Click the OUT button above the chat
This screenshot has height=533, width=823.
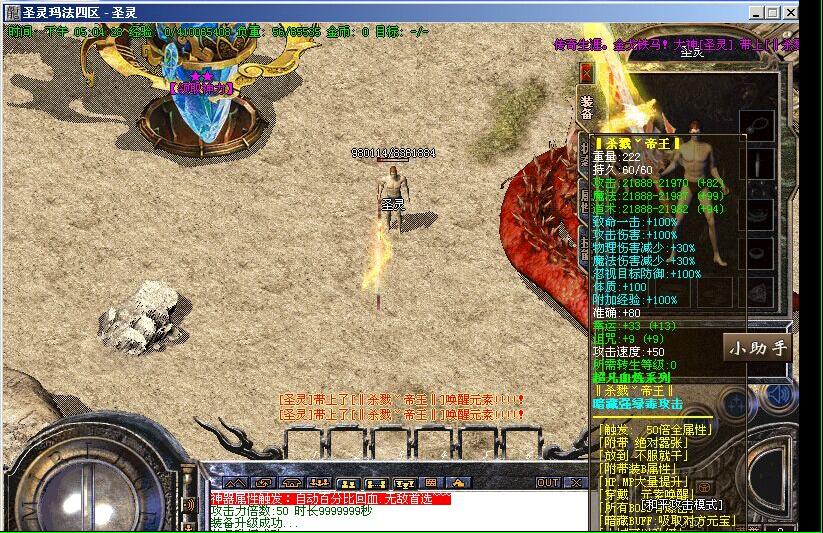tap(548, 482)
